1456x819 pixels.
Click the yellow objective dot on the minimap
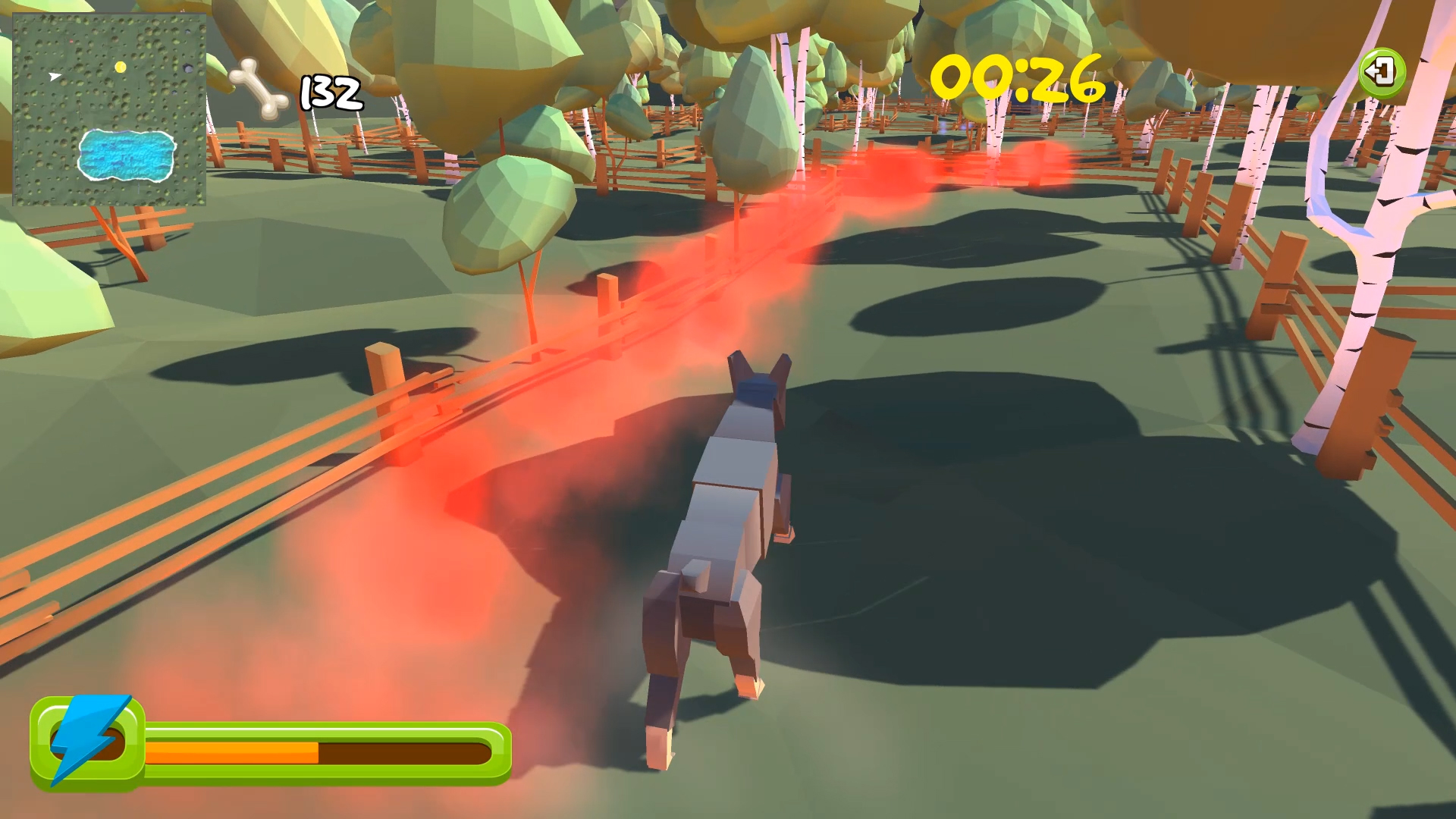(x=121, y=67)
